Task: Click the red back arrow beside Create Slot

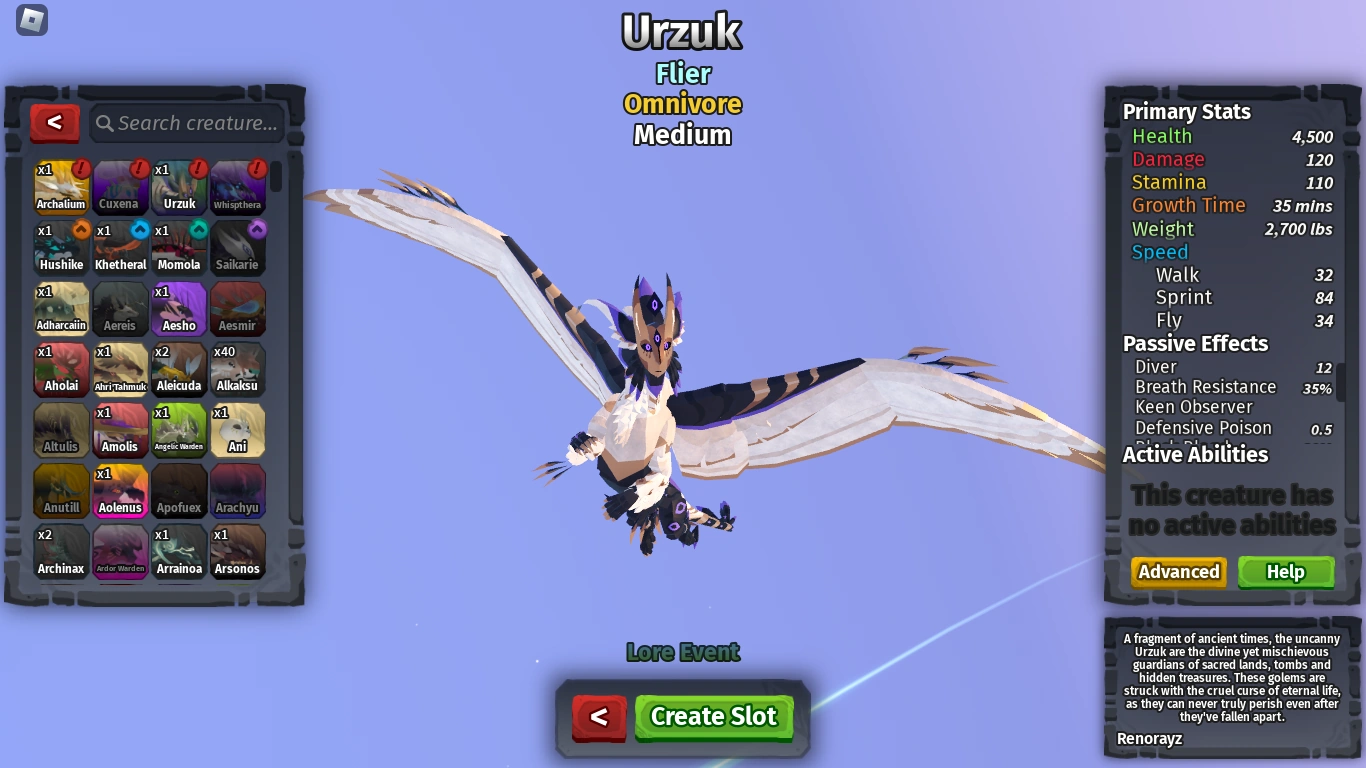Action: tap(599, 716)
